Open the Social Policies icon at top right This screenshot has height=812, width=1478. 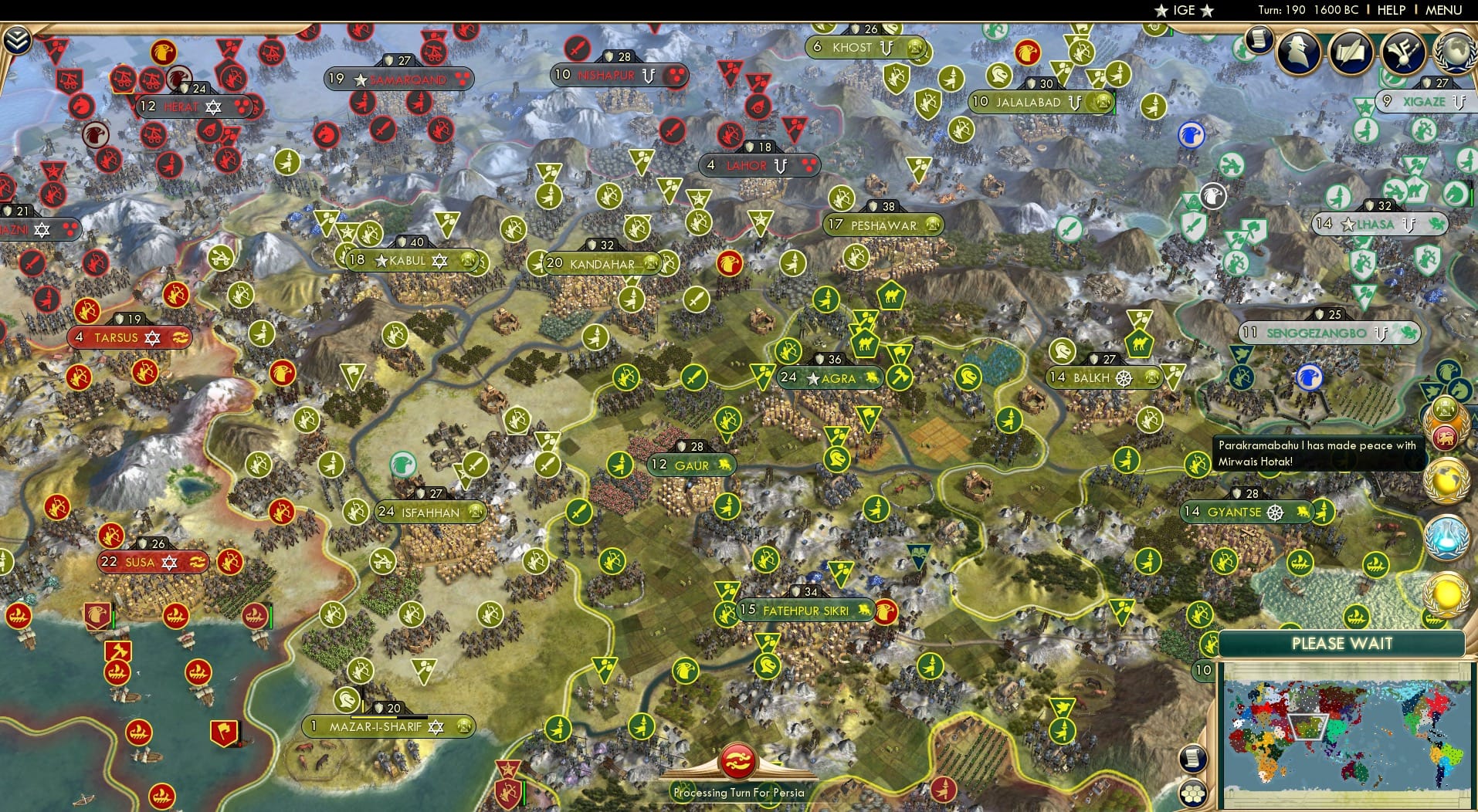(x=1404, y=52)
